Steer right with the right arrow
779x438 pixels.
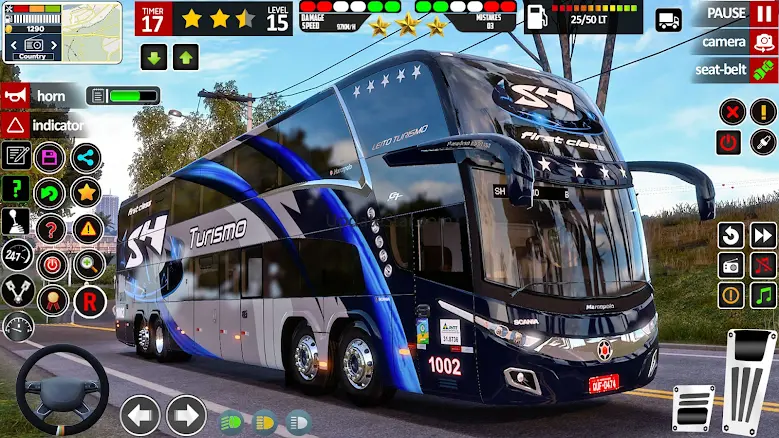click(186, 414)
